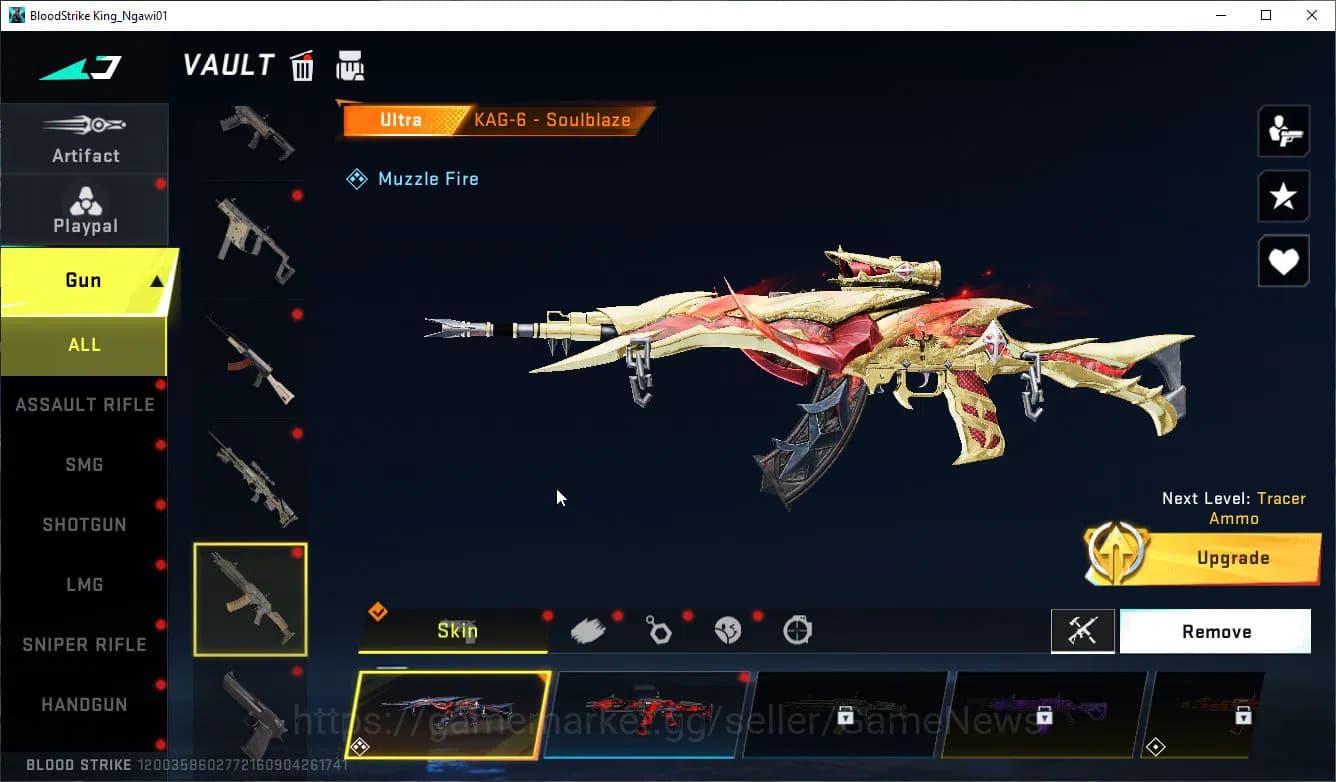The height and width of the screenshot is (782, 1336).
Task: Click the trash icon next to VAULT
Action: pyautogui.click(x=302, y=65)
